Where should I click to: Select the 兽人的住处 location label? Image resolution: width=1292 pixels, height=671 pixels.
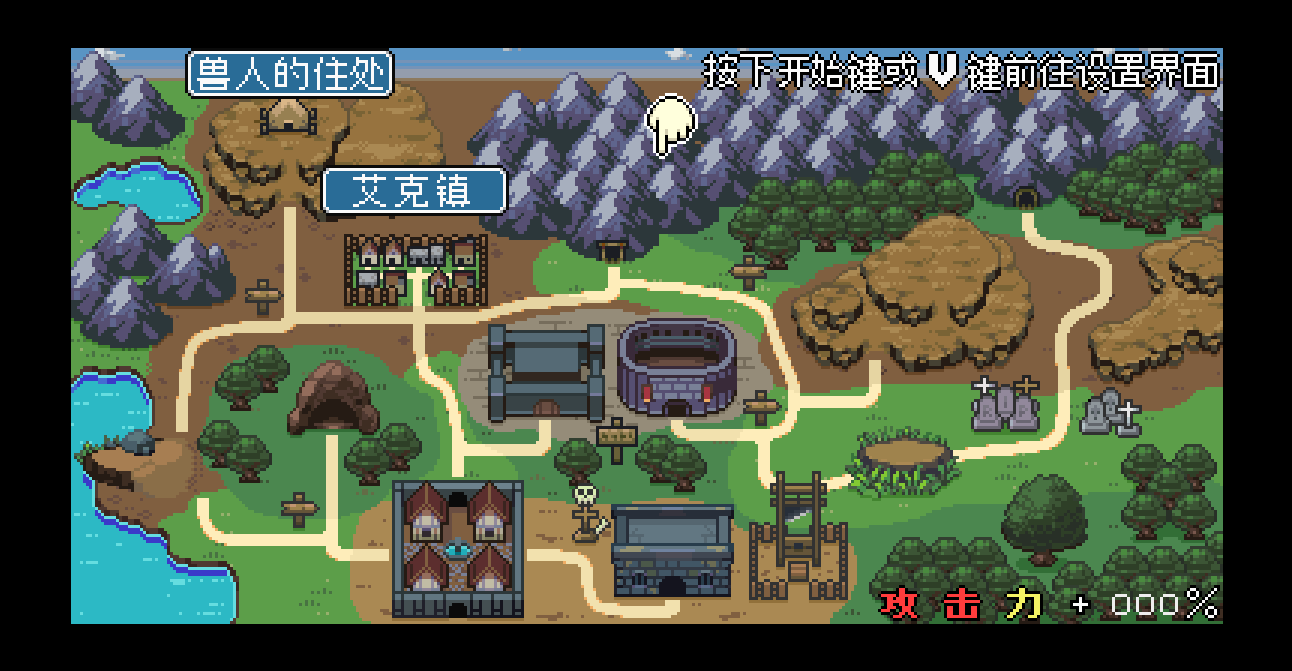click(x=290, y=74)
